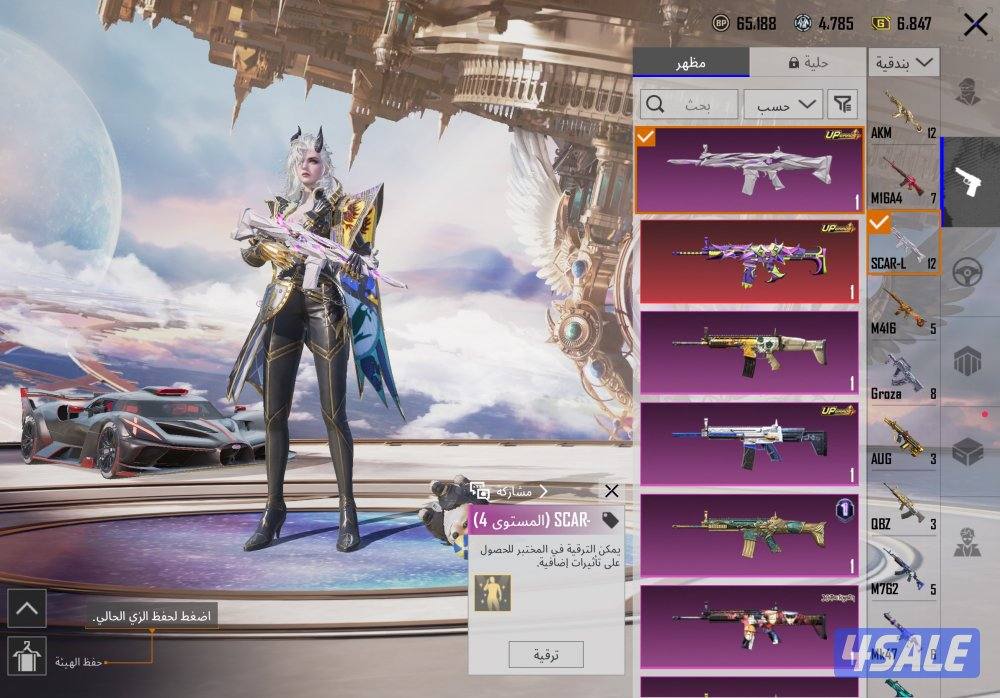The height and width of the screenshot is (698, 1000).
Task: Choose AKM in the weapon list
Action: 903,116
